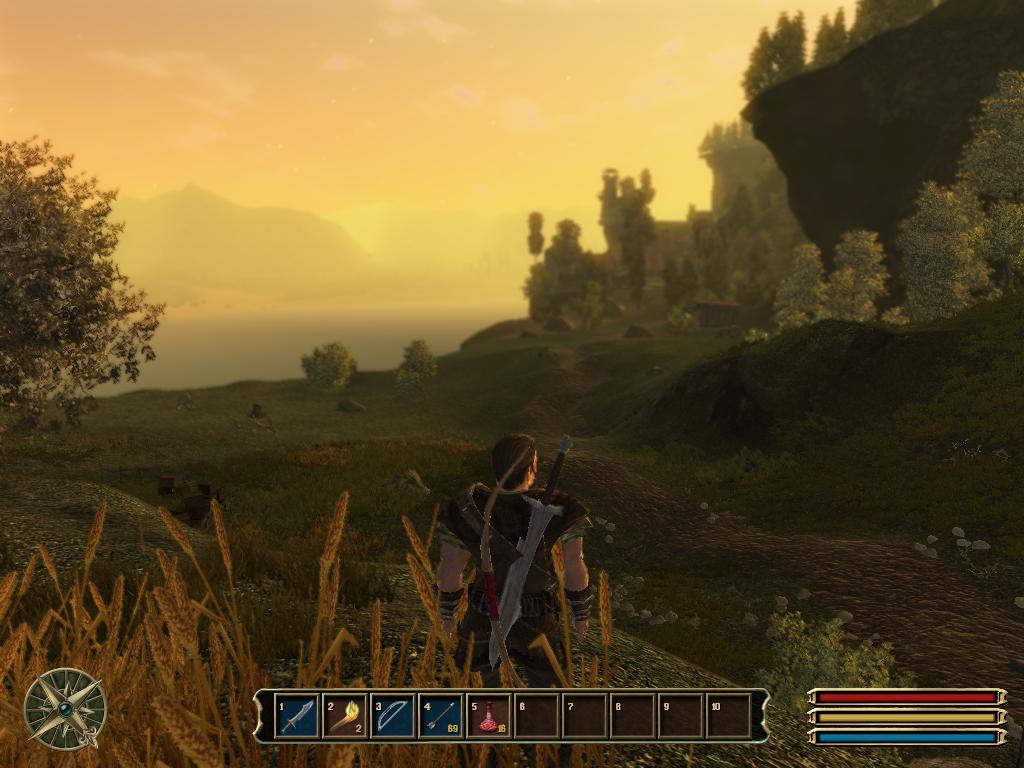This screenshot has width=1024, height=768.
Task: Equip the burning torch from the hotbar
Action: pyautogui.click(x=345, y=716)
